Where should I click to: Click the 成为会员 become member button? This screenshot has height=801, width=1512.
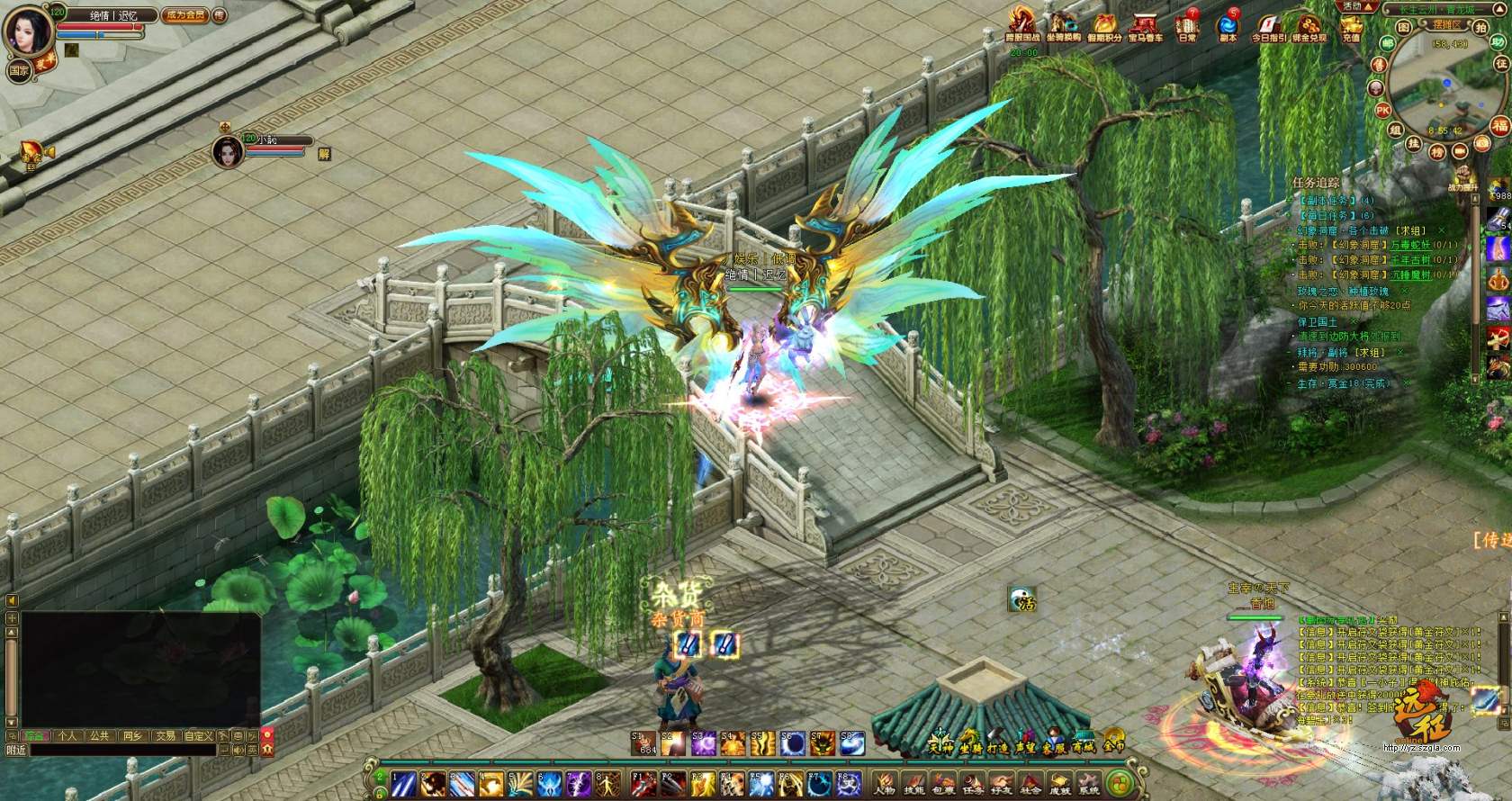click(184, 15)
